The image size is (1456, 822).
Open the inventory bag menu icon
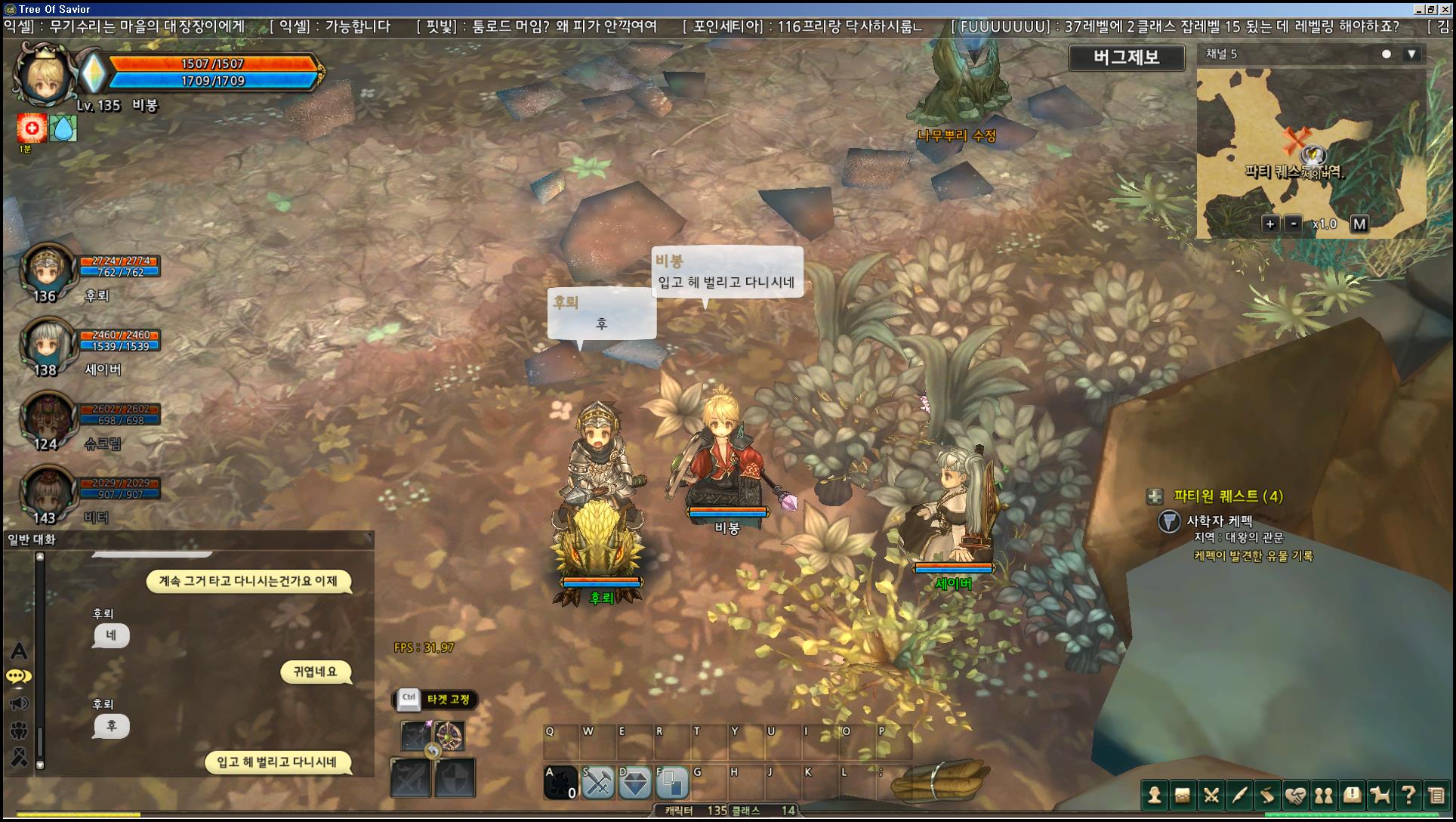[x=1183, y=795]
